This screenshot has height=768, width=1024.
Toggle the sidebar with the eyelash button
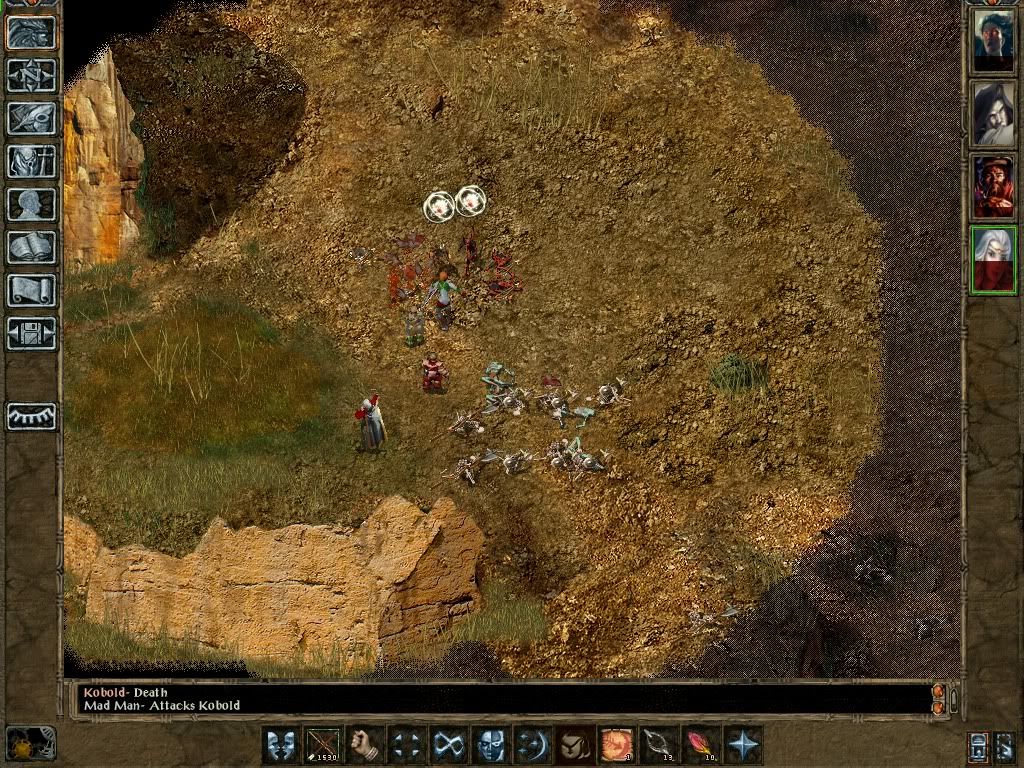click(x=31, y=416)
